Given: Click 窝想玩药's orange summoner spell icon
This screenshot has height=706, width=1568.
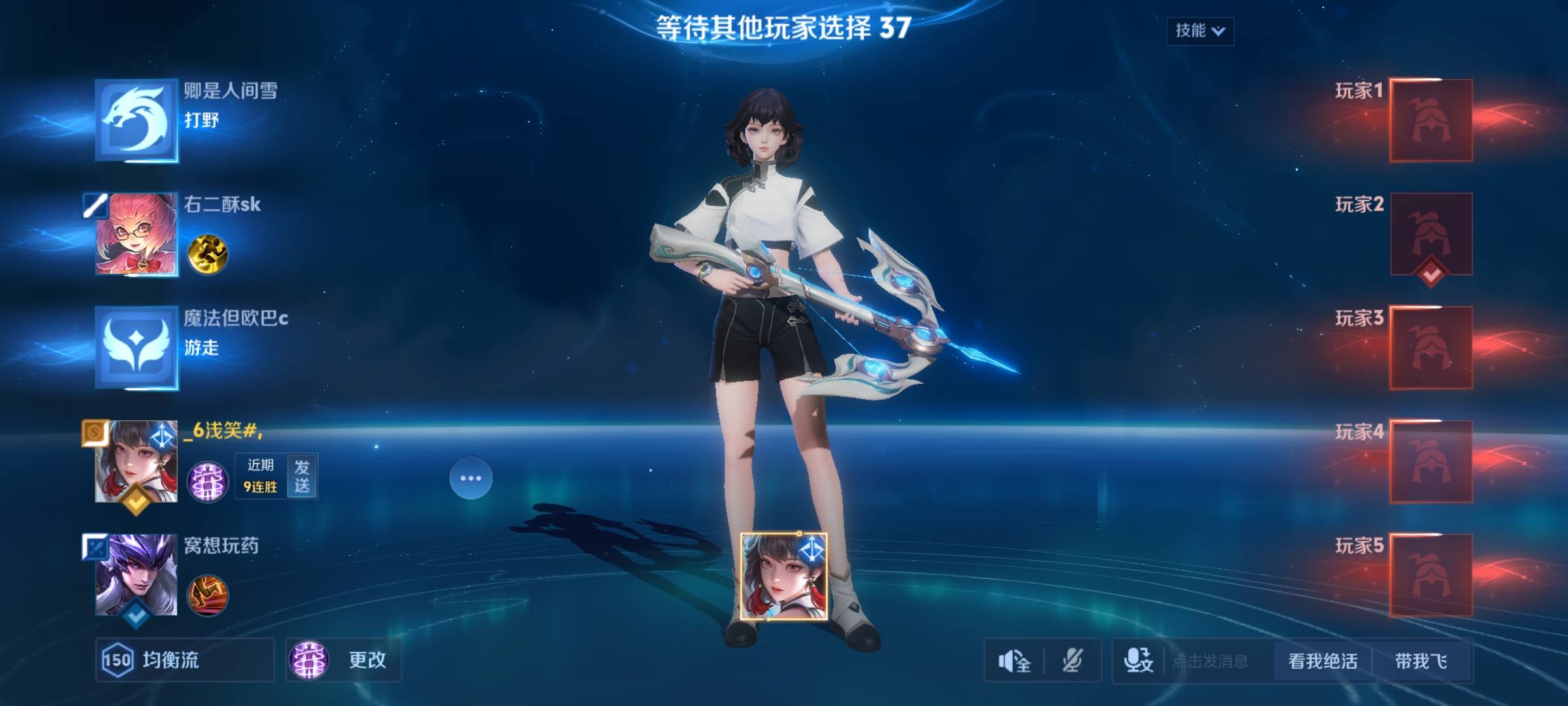Looking at the screenshot, I should tap(208, 595).
